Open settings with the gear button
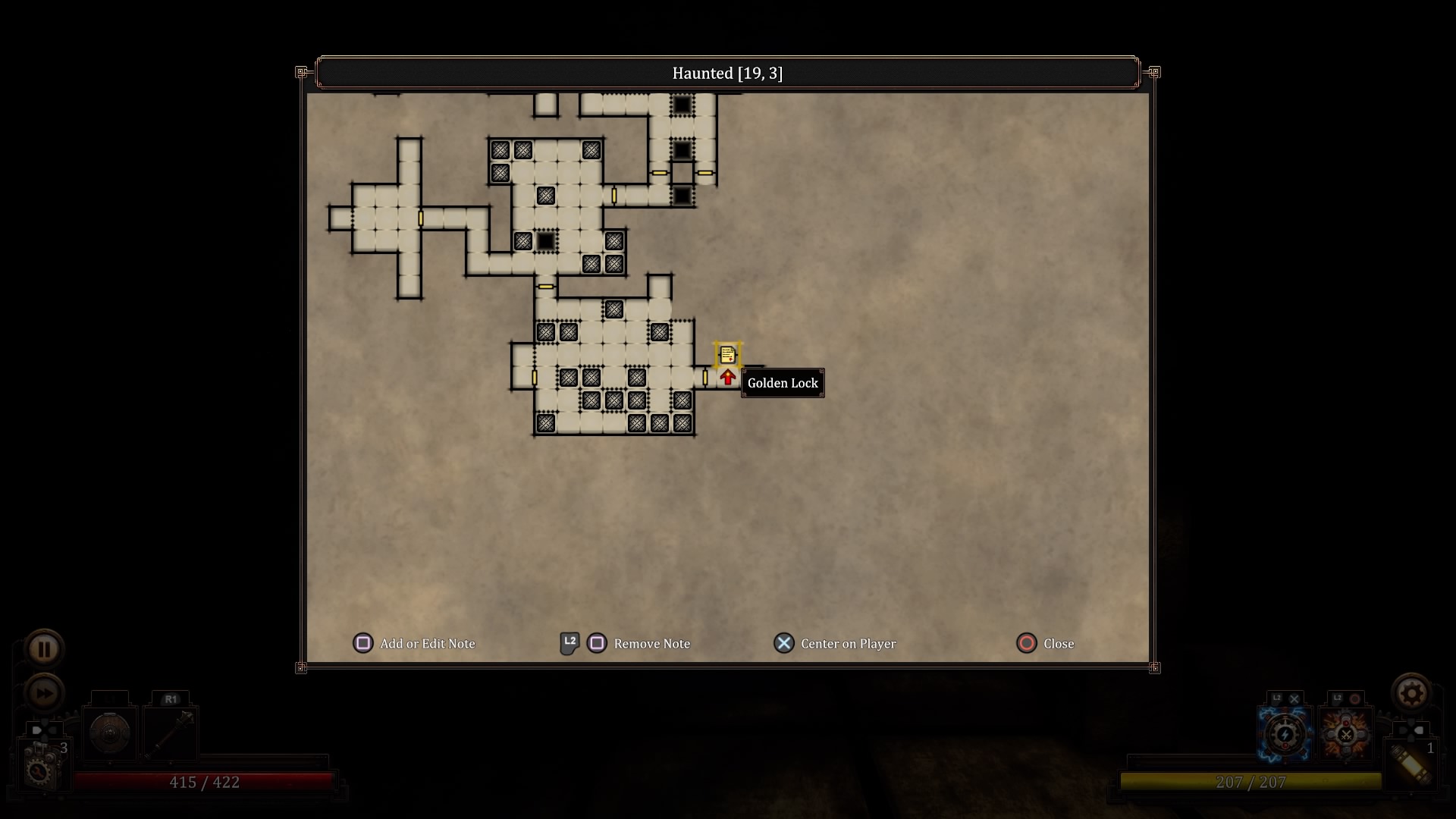Image resolution: width=1456 pixels, height=819 pixels. click(x=1411, y=693)
